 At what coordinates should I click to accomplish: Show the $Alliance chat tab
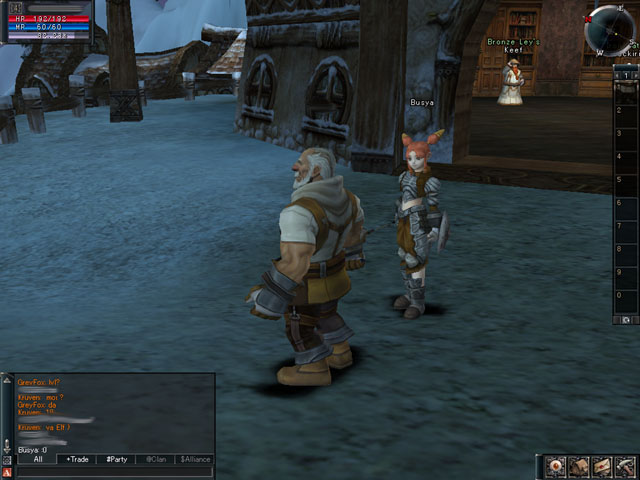pos(194,459)
